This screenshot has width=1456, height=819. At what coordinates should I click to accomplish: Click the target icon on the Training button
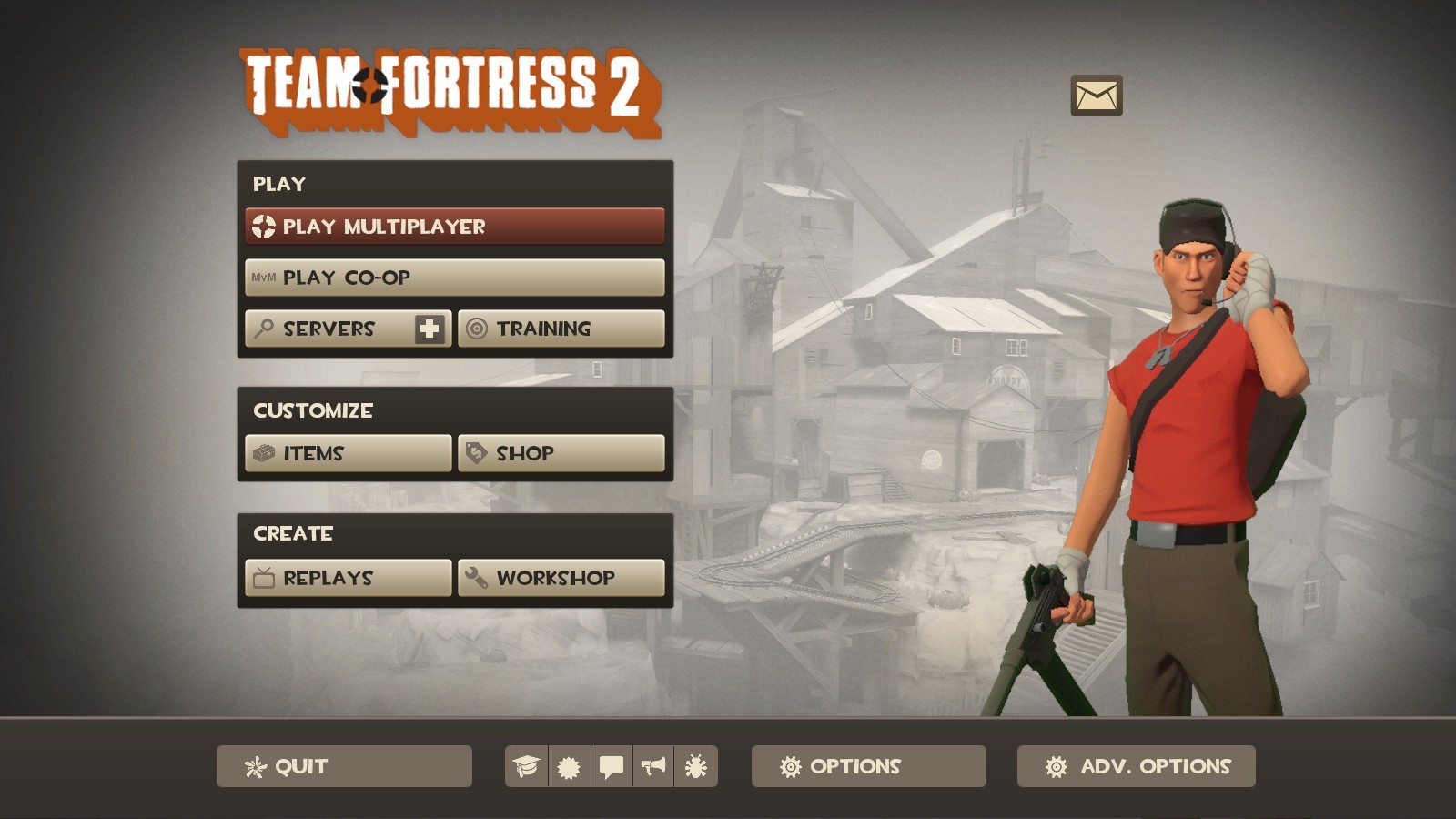click(477, 329)
